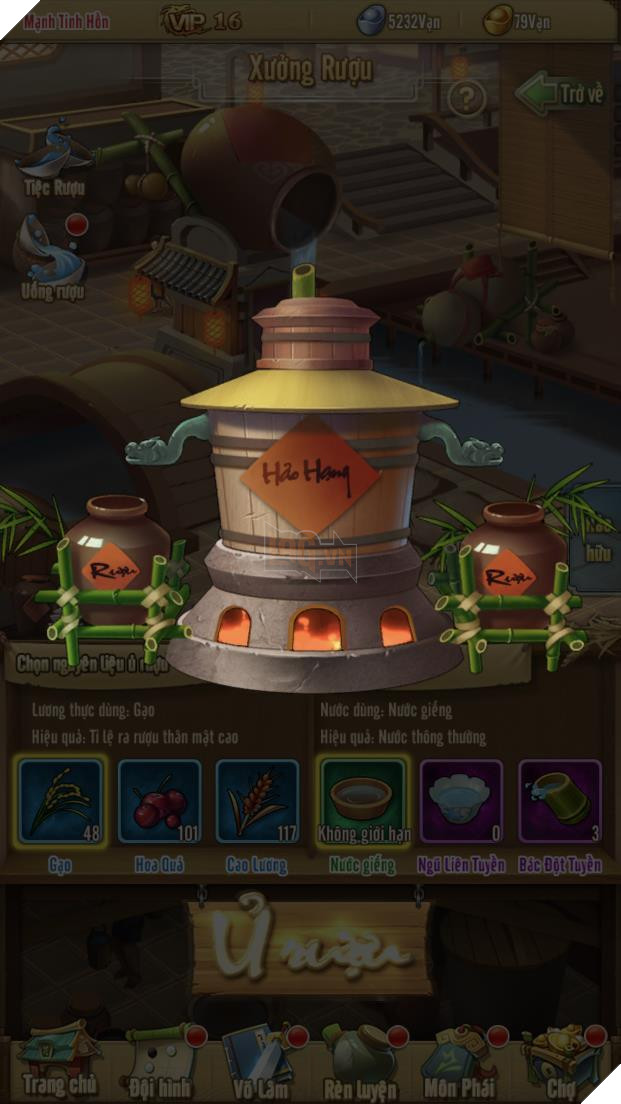This screenshot has height=1104, width=621.
Task: Choose the Hoa Quả fruit ingredient
Action: pyautogui.click(x=160, y=800)
